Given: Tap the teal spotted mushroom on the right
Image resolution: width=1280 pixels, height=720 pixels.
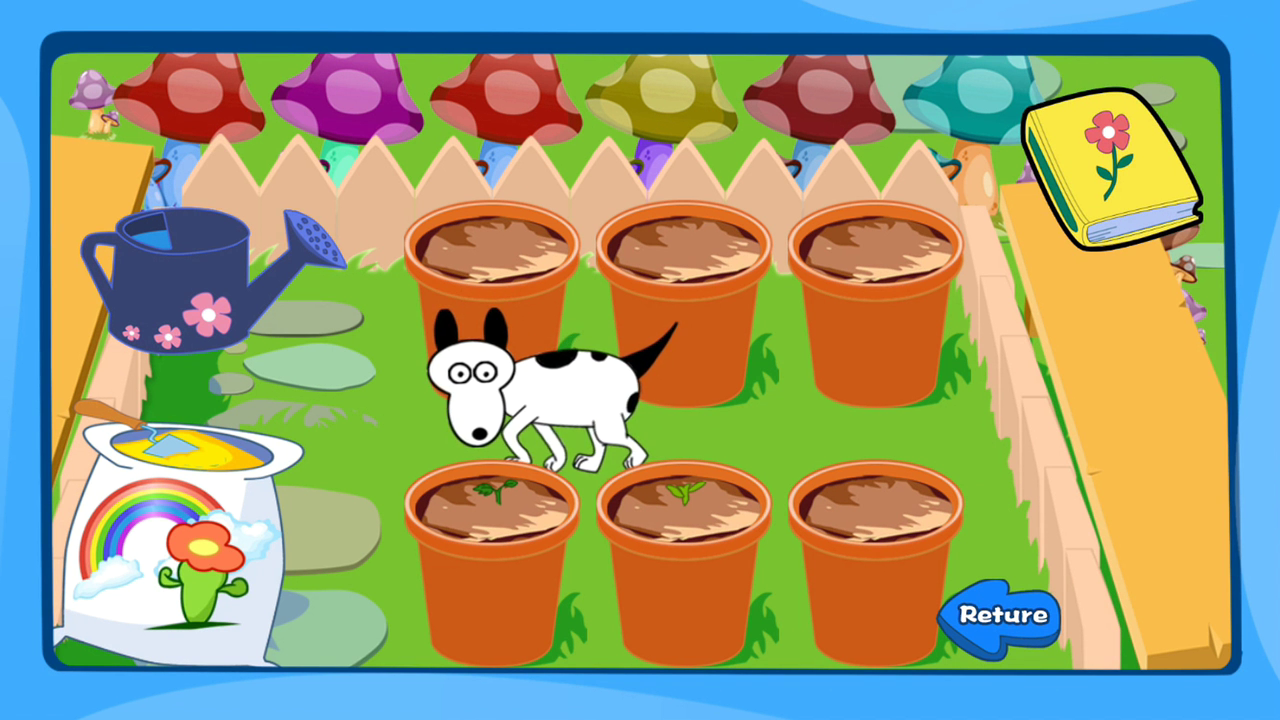Looking at the screenshot, I should point(965,95).
